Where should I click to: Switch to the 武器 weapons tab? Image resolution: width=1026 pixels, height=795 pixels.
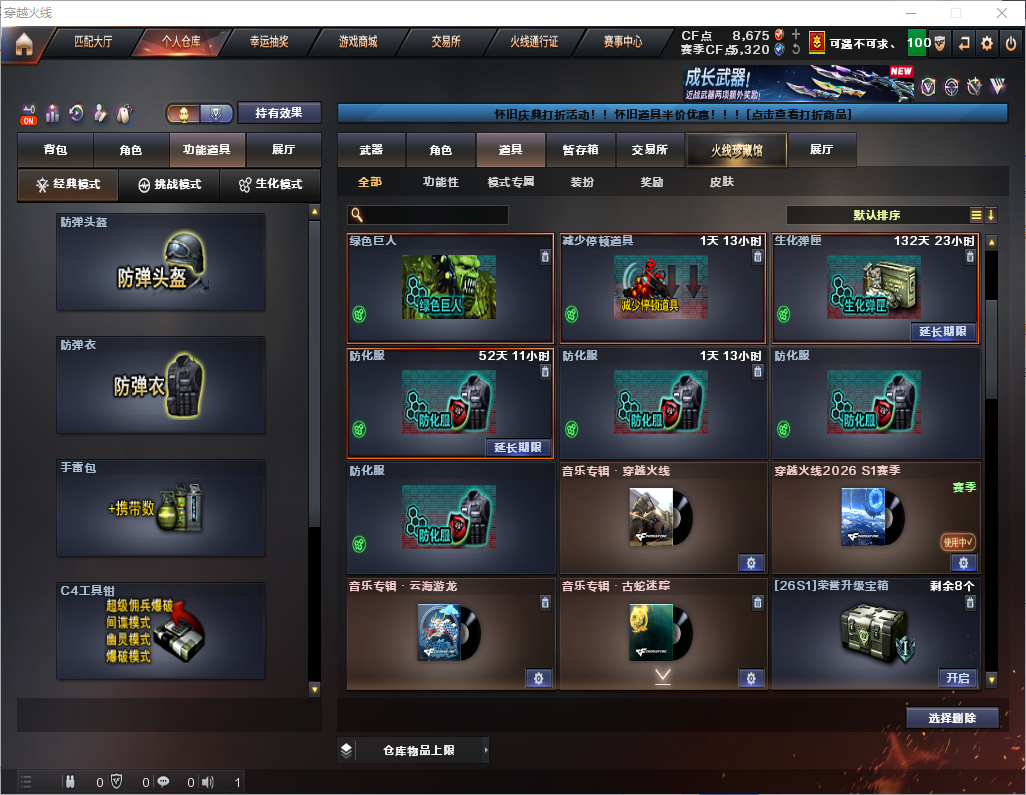point(371,150)
